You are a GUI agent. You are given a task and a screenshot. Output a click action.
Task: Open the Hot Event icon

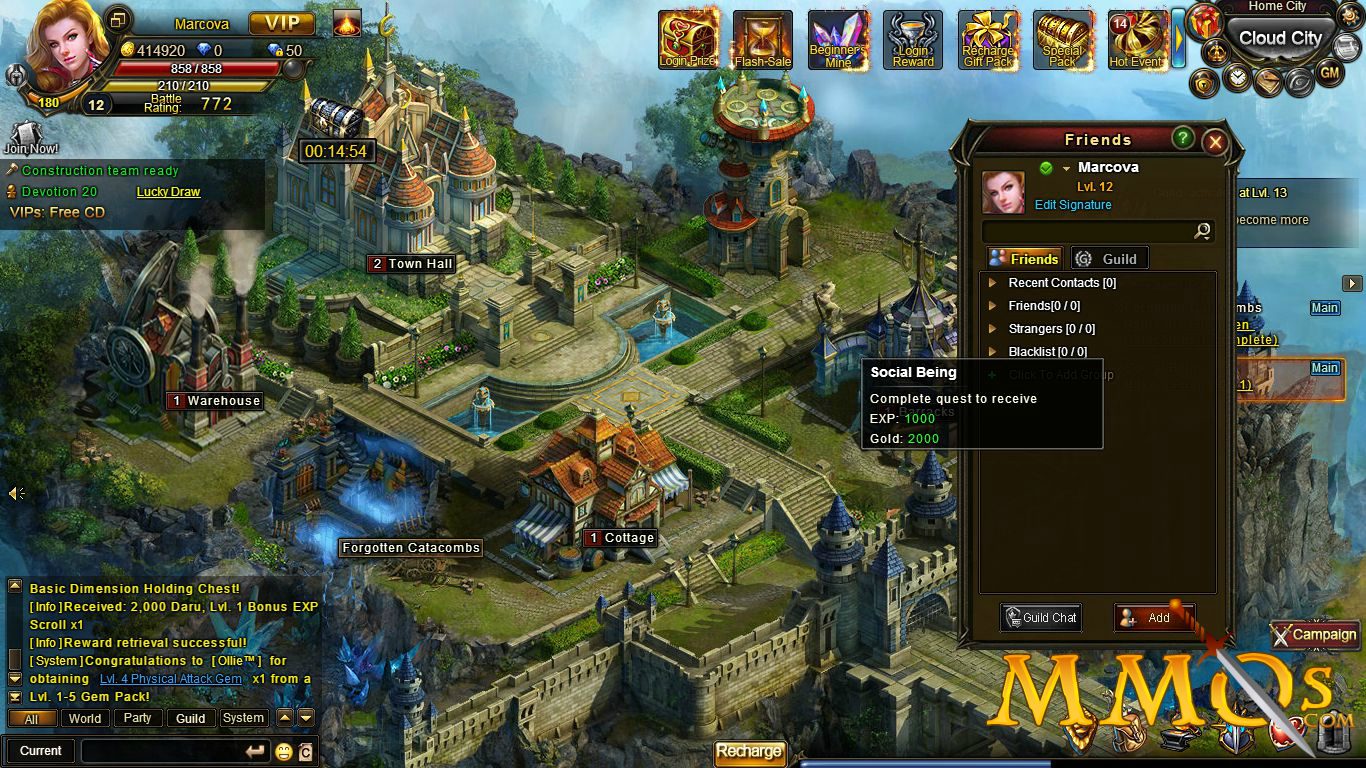point(1137,40)
